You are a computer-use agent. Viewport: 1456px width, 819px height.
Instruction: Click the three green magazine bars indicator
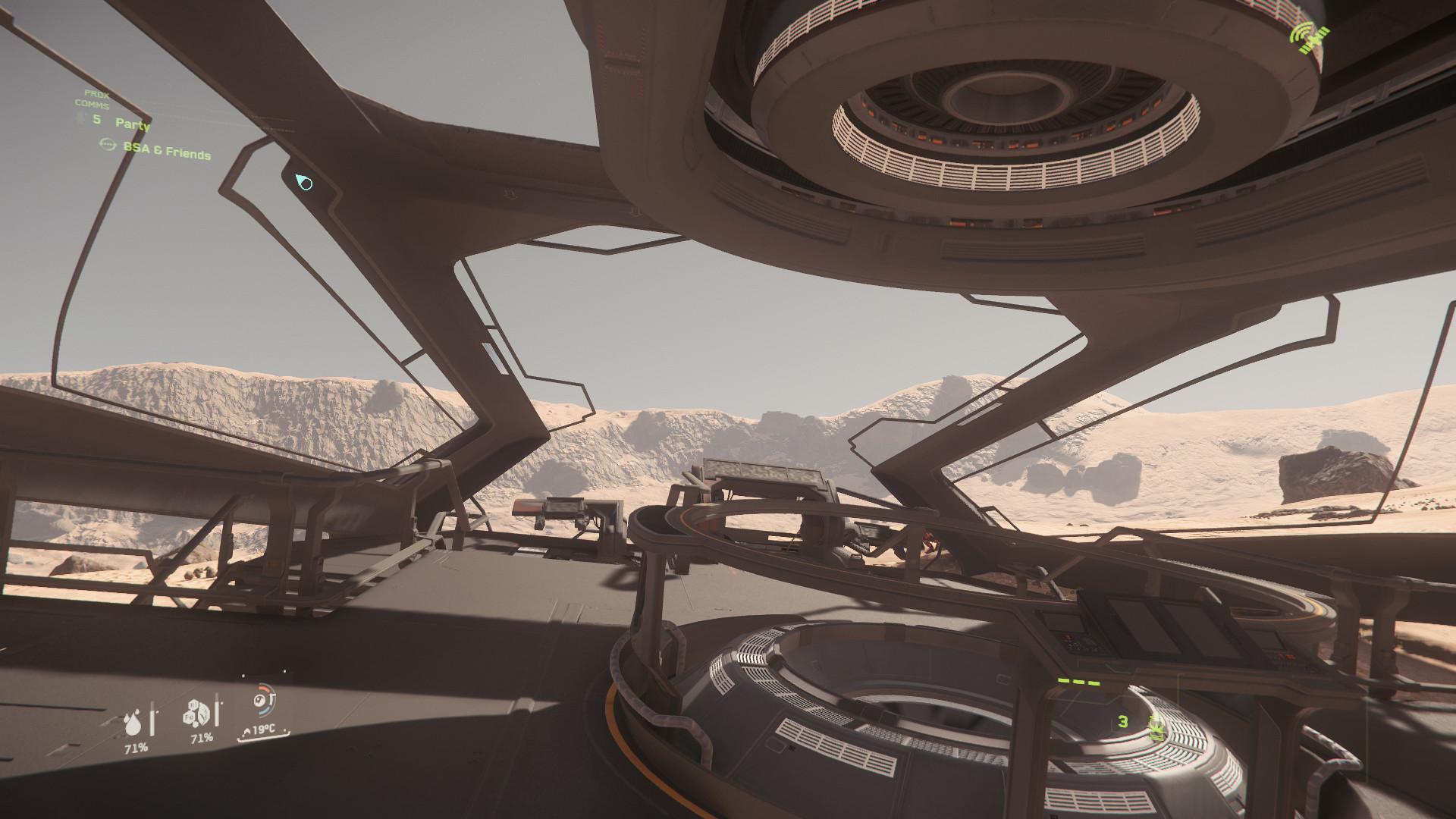click(1080, 681)
